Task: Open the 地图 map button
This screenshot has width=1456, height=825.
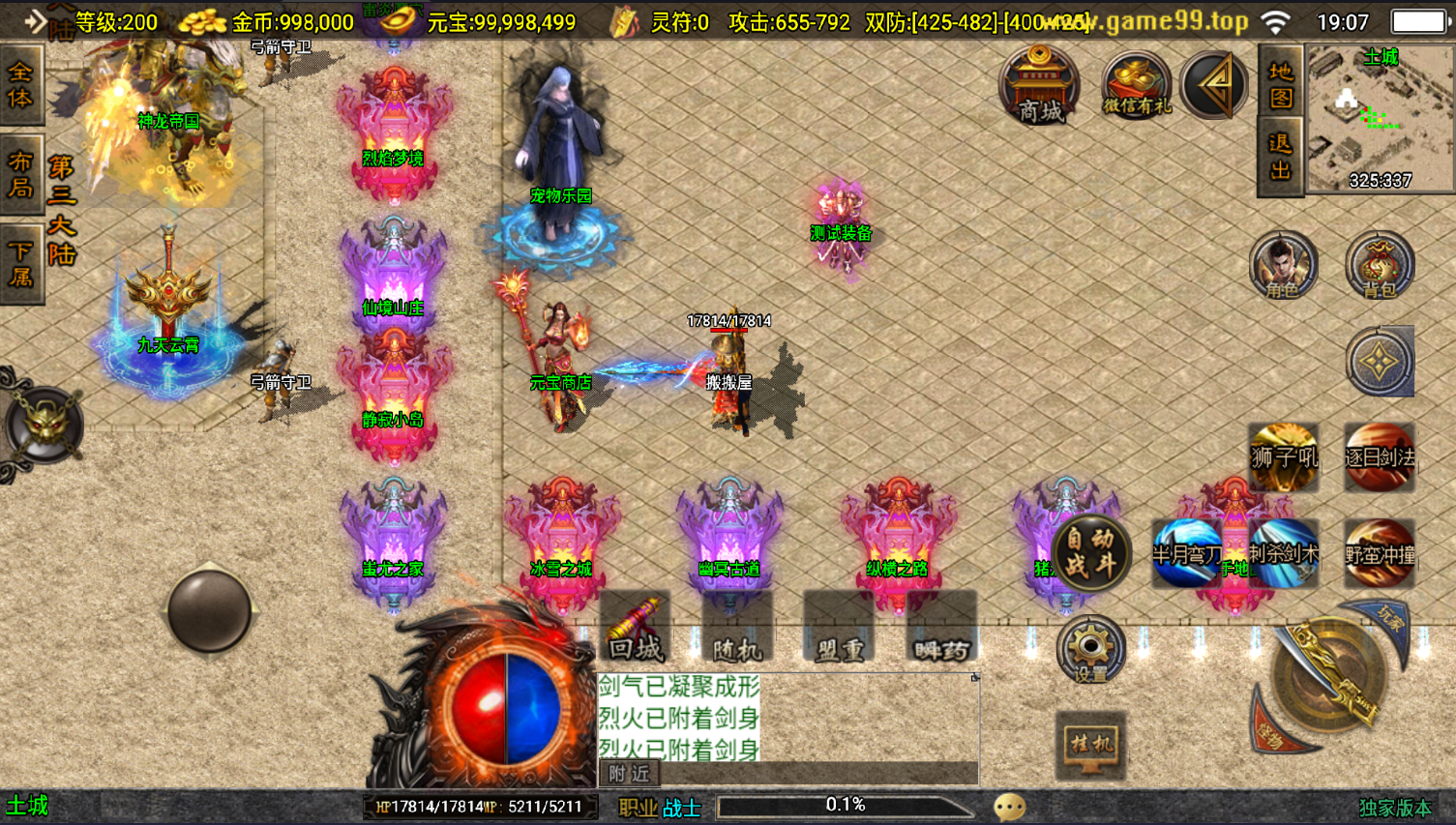Action: point(1280,85)
